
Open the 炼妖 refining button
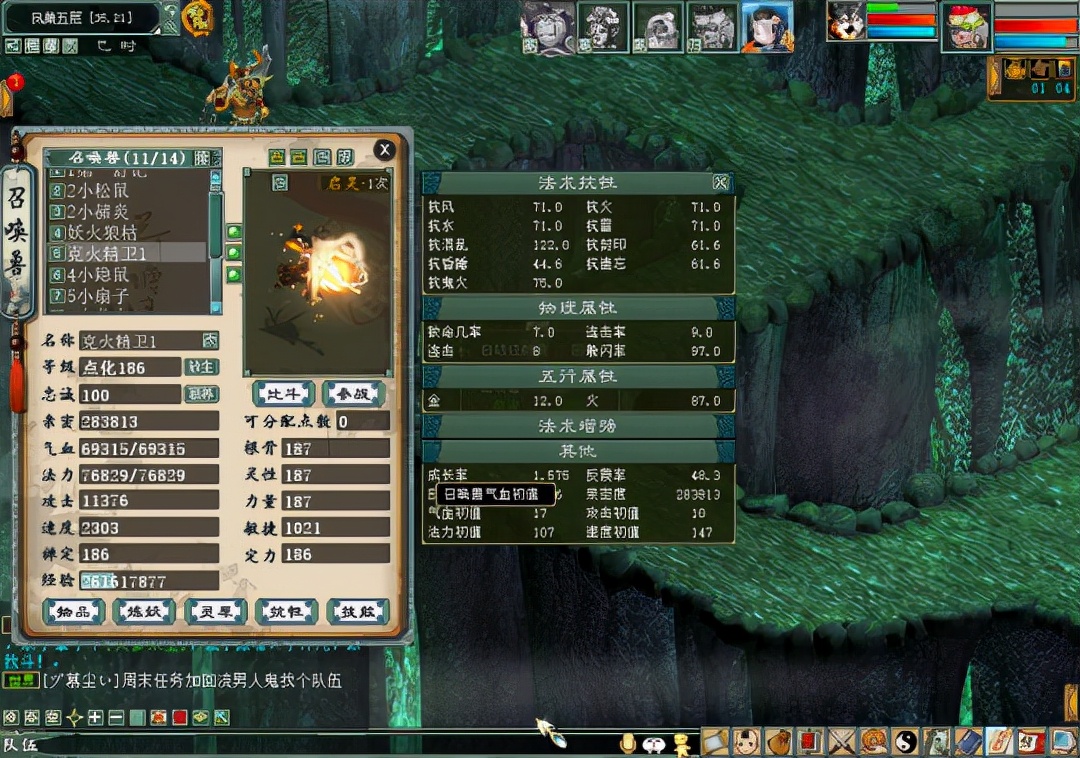[x=144, y=611]
